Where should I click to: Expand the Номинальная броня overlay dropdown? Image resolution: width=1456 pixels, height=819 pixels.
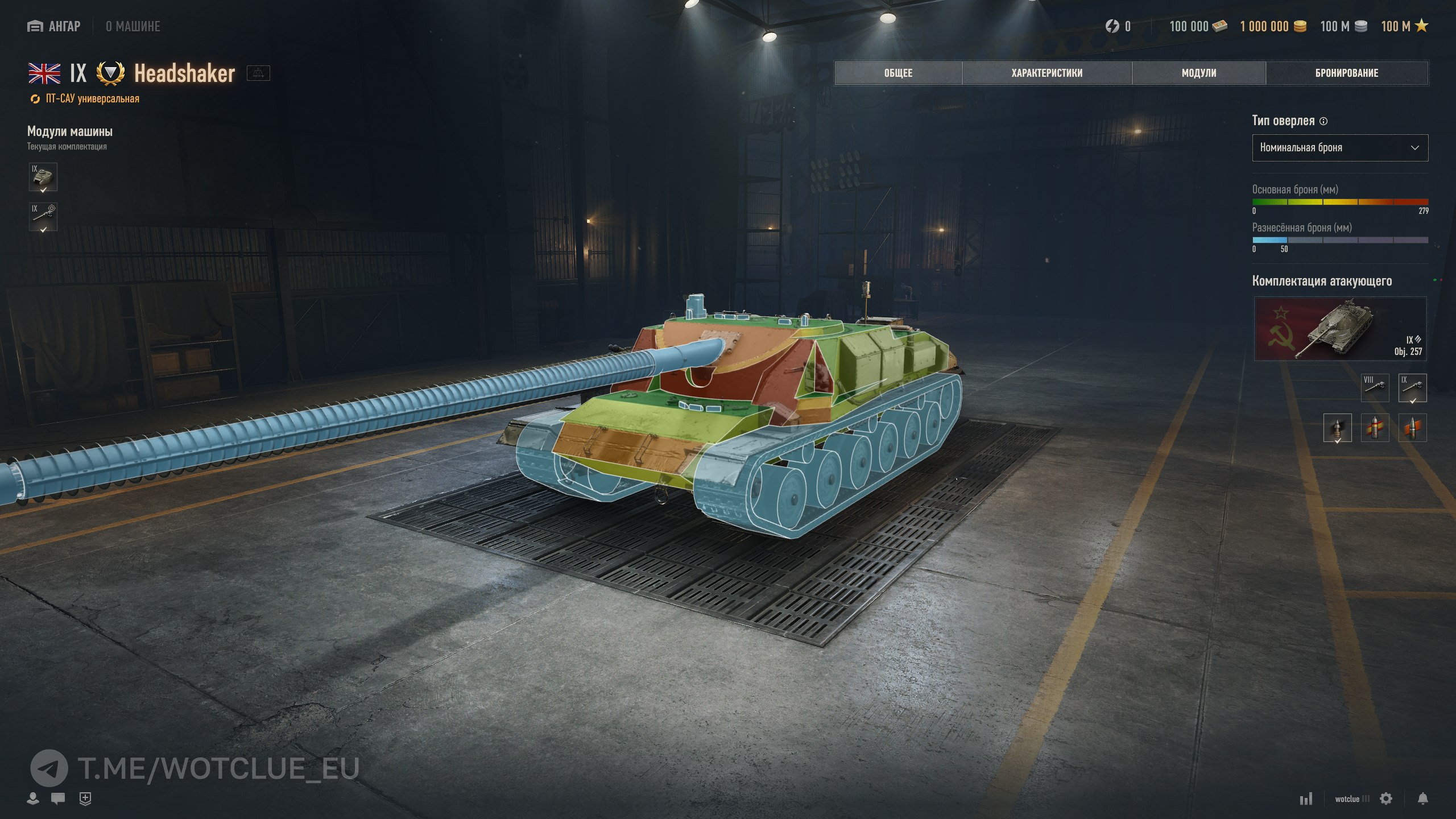(1340, 148)
